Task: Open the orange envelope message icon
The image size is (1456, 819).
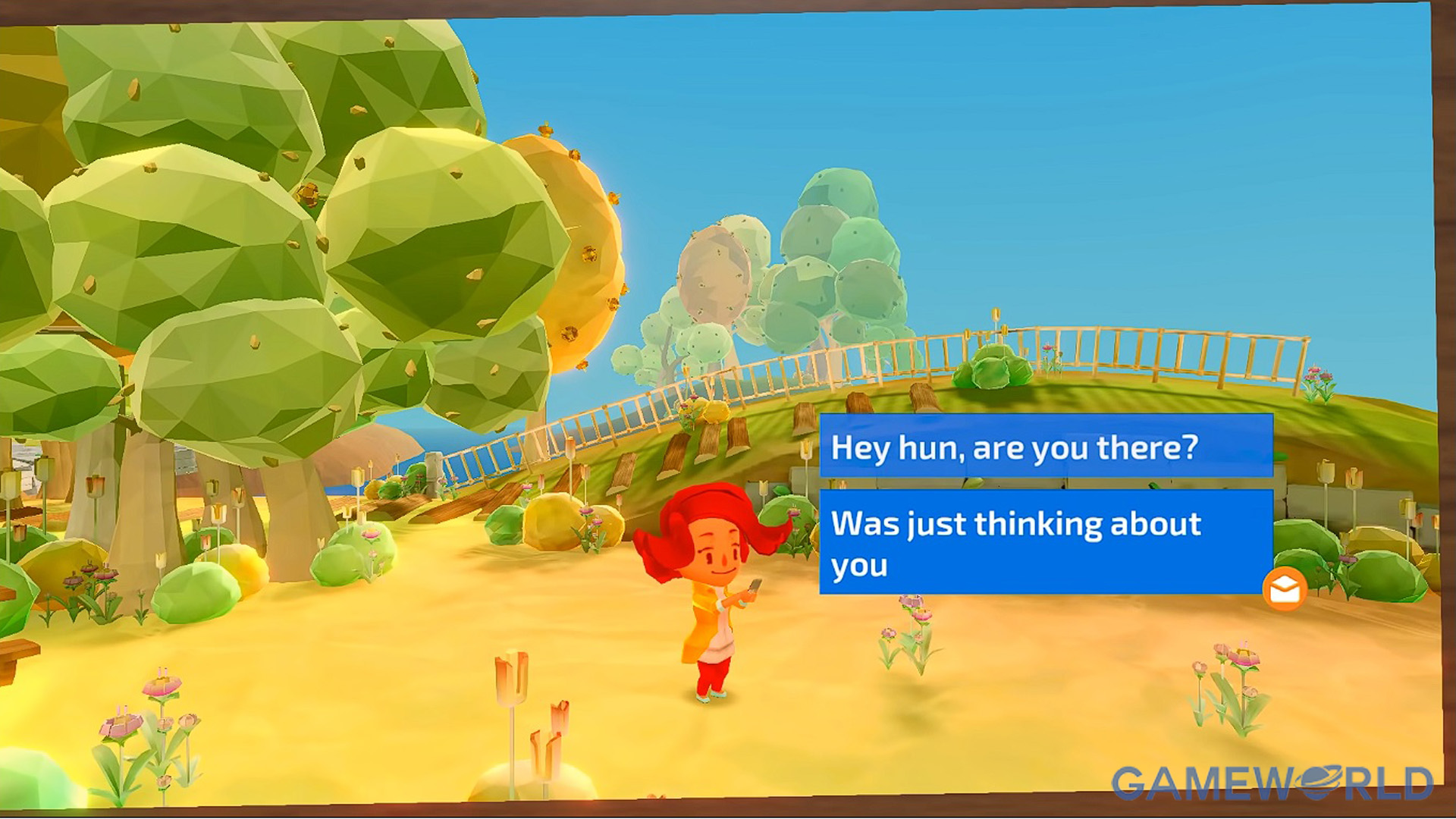Action: [1284, 589]
